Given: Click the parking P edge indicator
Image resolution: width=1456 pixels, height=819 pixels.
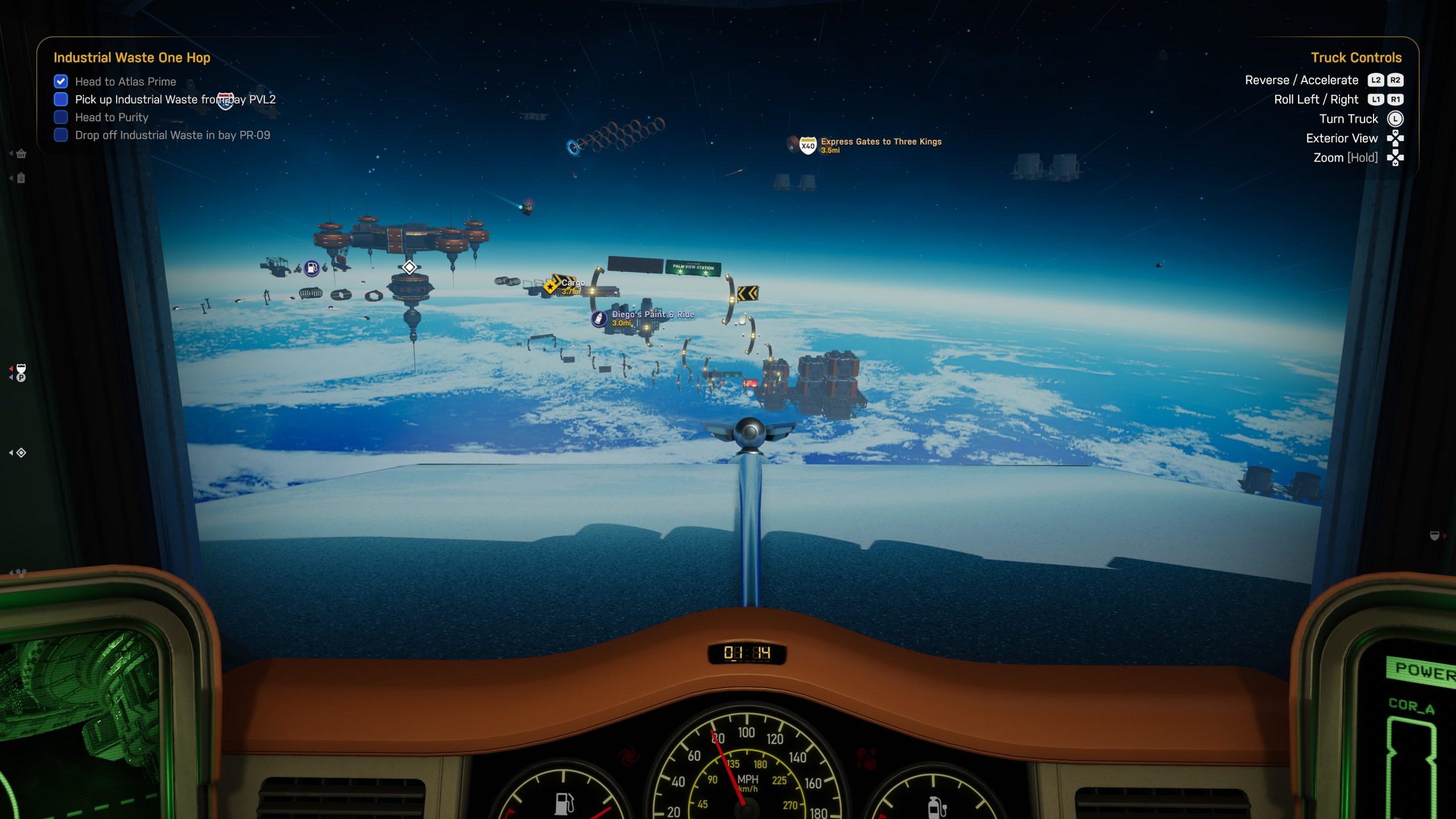Looking at the screenshot, I should [x=21, y=377].
